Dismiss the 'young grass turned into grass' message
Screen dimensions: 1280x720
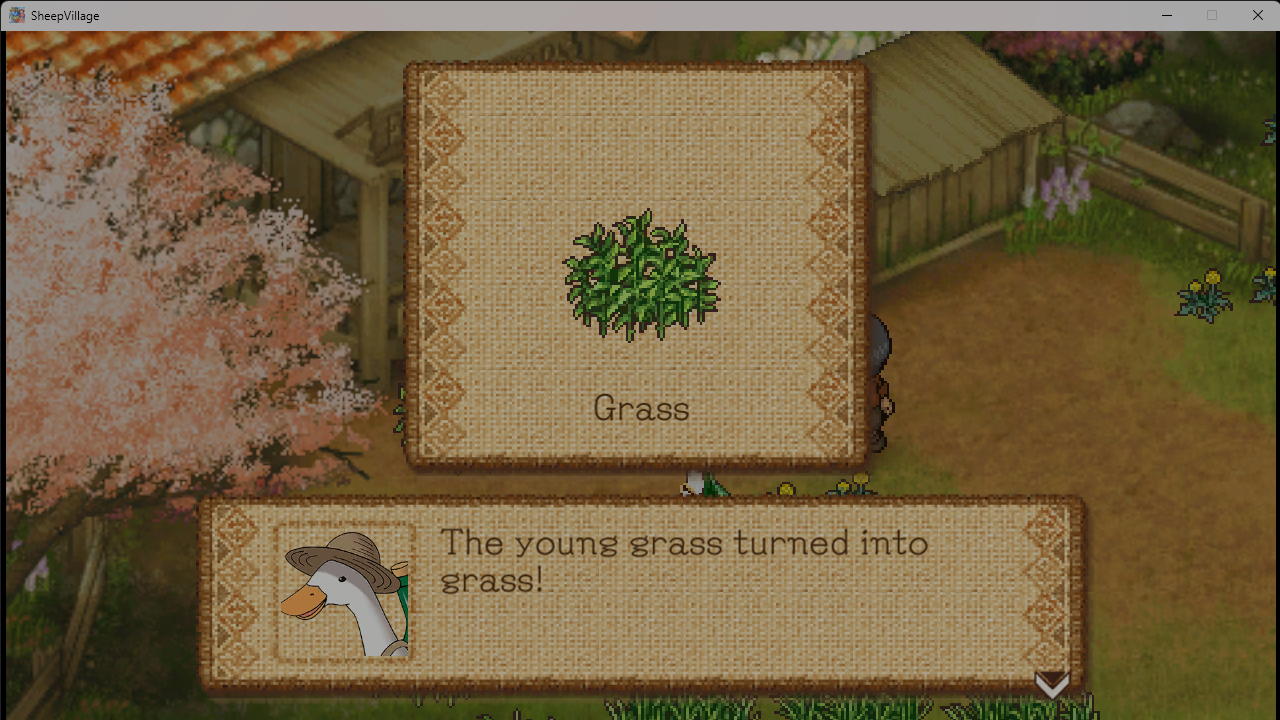click(x=1052, y=684)
